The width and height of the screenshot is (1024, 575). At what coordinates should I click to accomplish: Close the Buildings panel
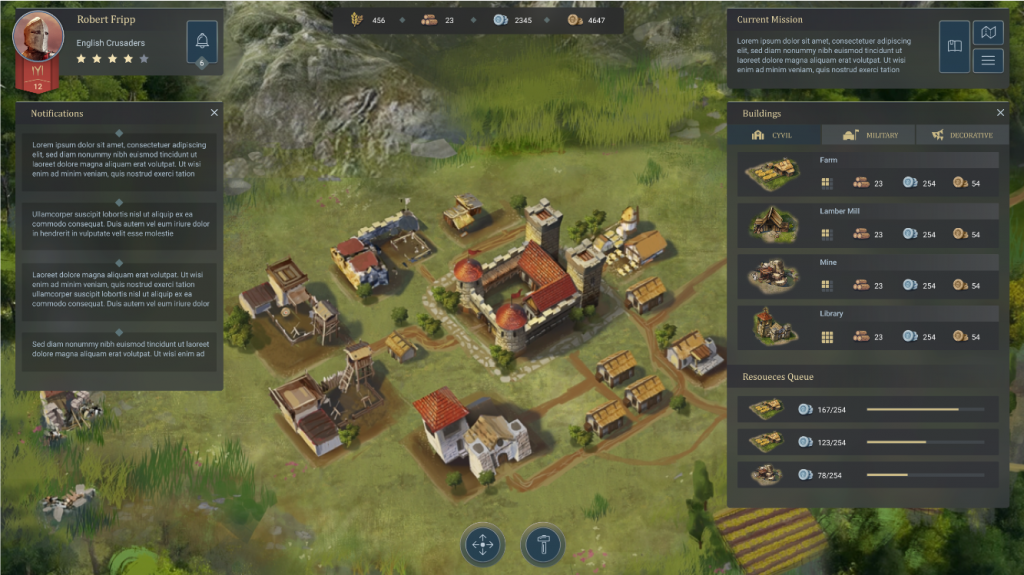(x=1000, y=113)
